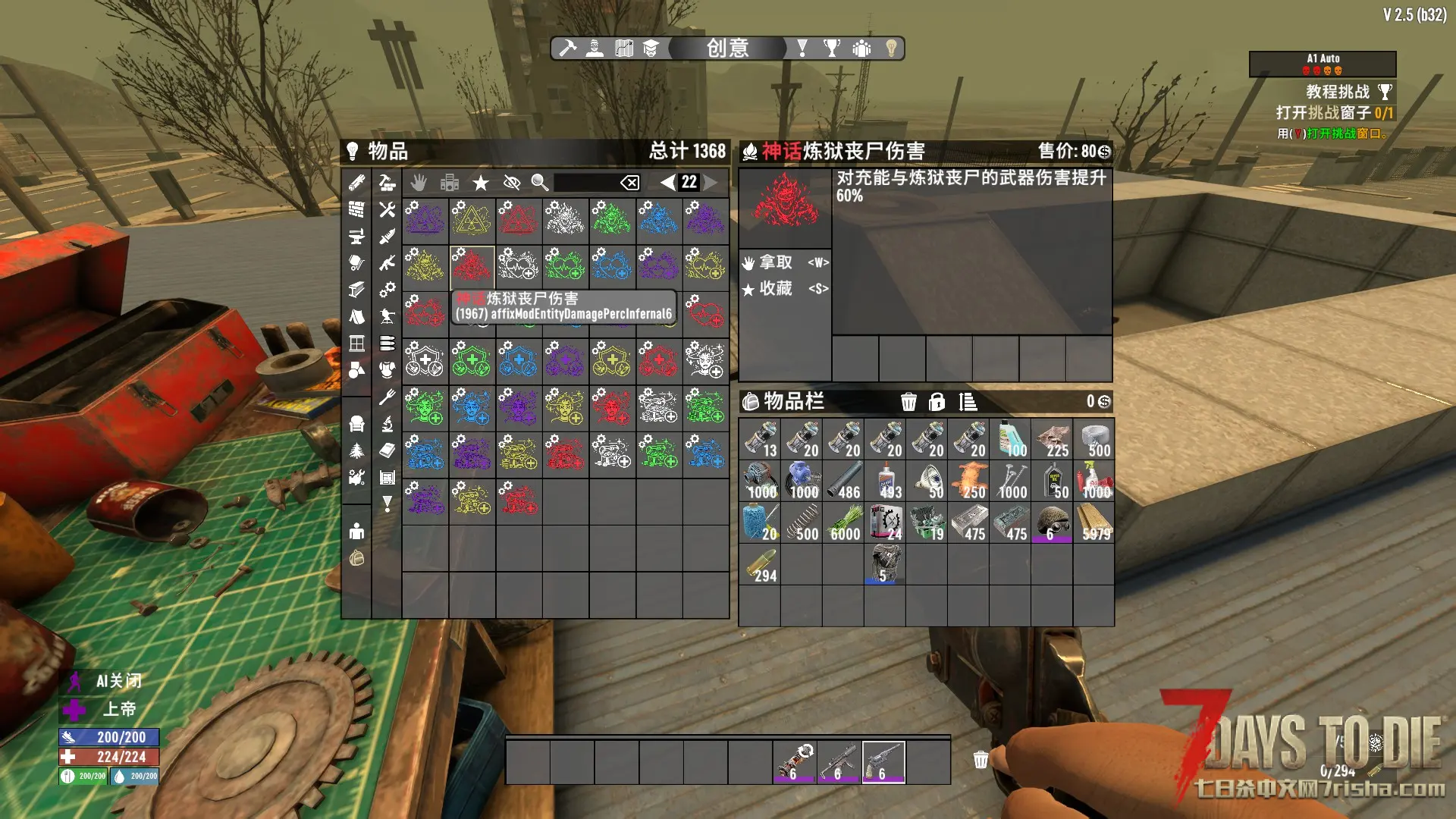Clear the creative search field
The height and width of the screenshot is (819, 1456).
click(x=629, y=182)
